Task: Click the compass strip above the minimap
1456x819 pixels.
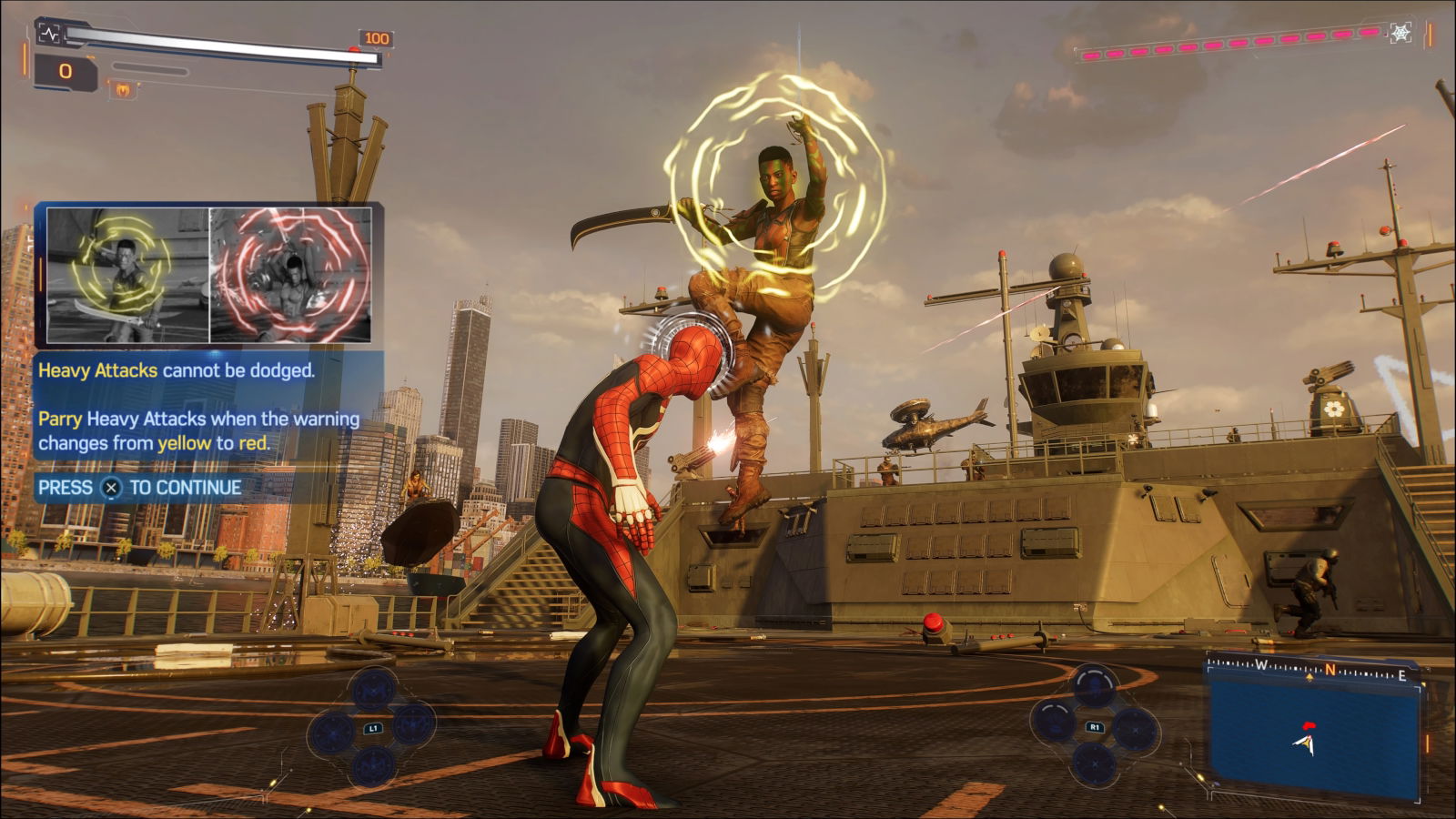Action: tap(1313, 672)
